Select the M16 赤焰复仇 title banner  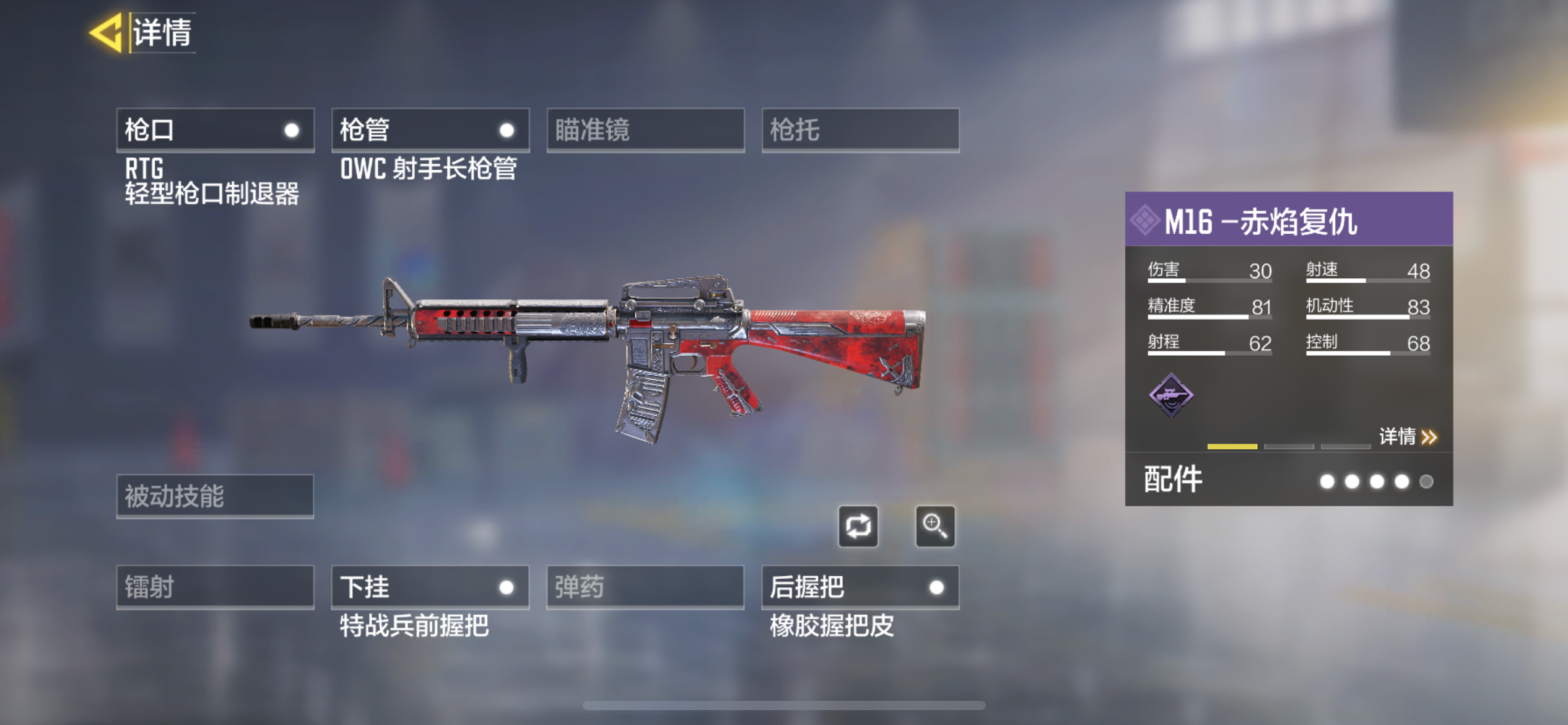(x=1288, y=220)
